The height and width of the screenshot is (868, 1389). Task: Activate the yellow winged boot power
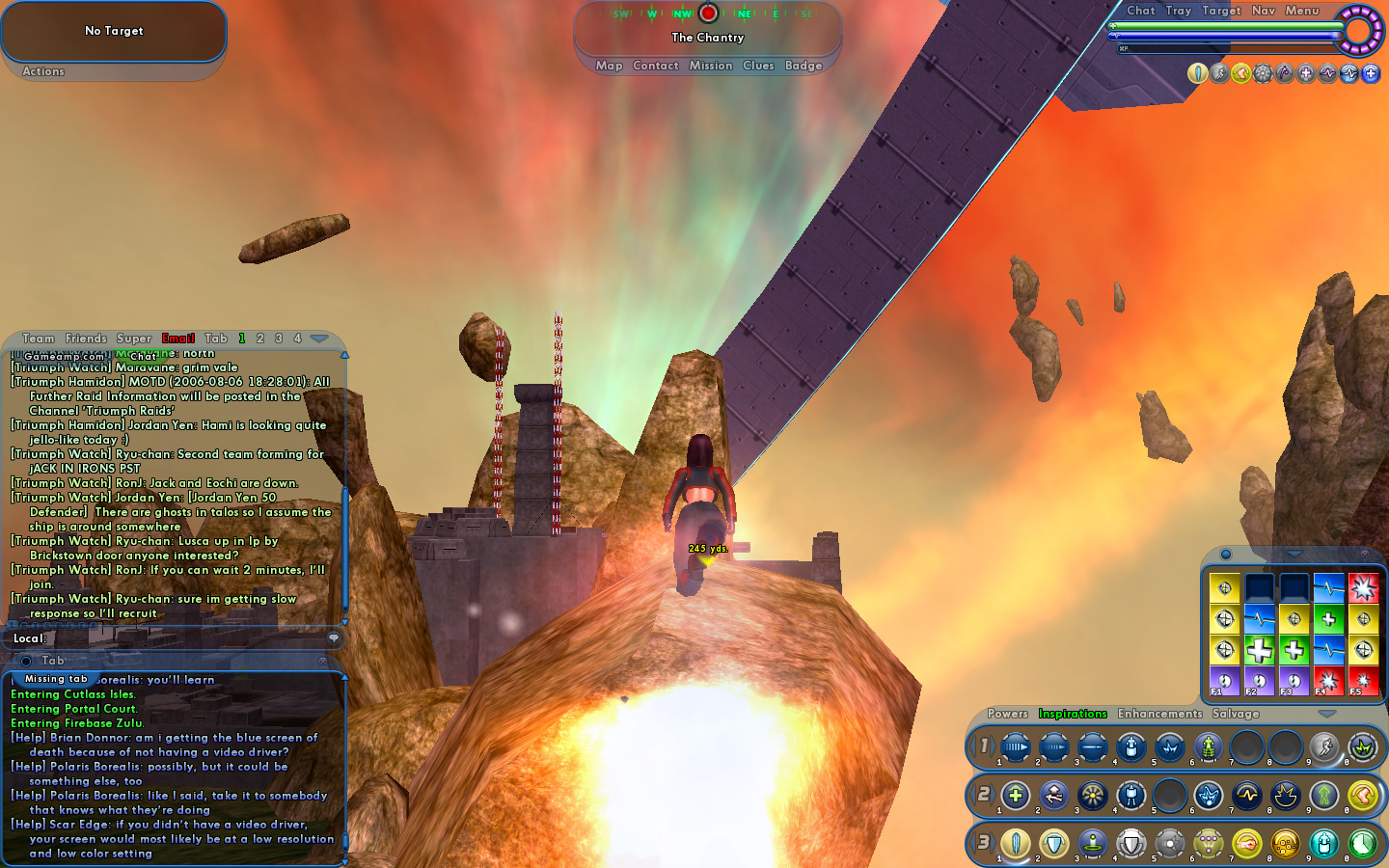coord(1362,796)
